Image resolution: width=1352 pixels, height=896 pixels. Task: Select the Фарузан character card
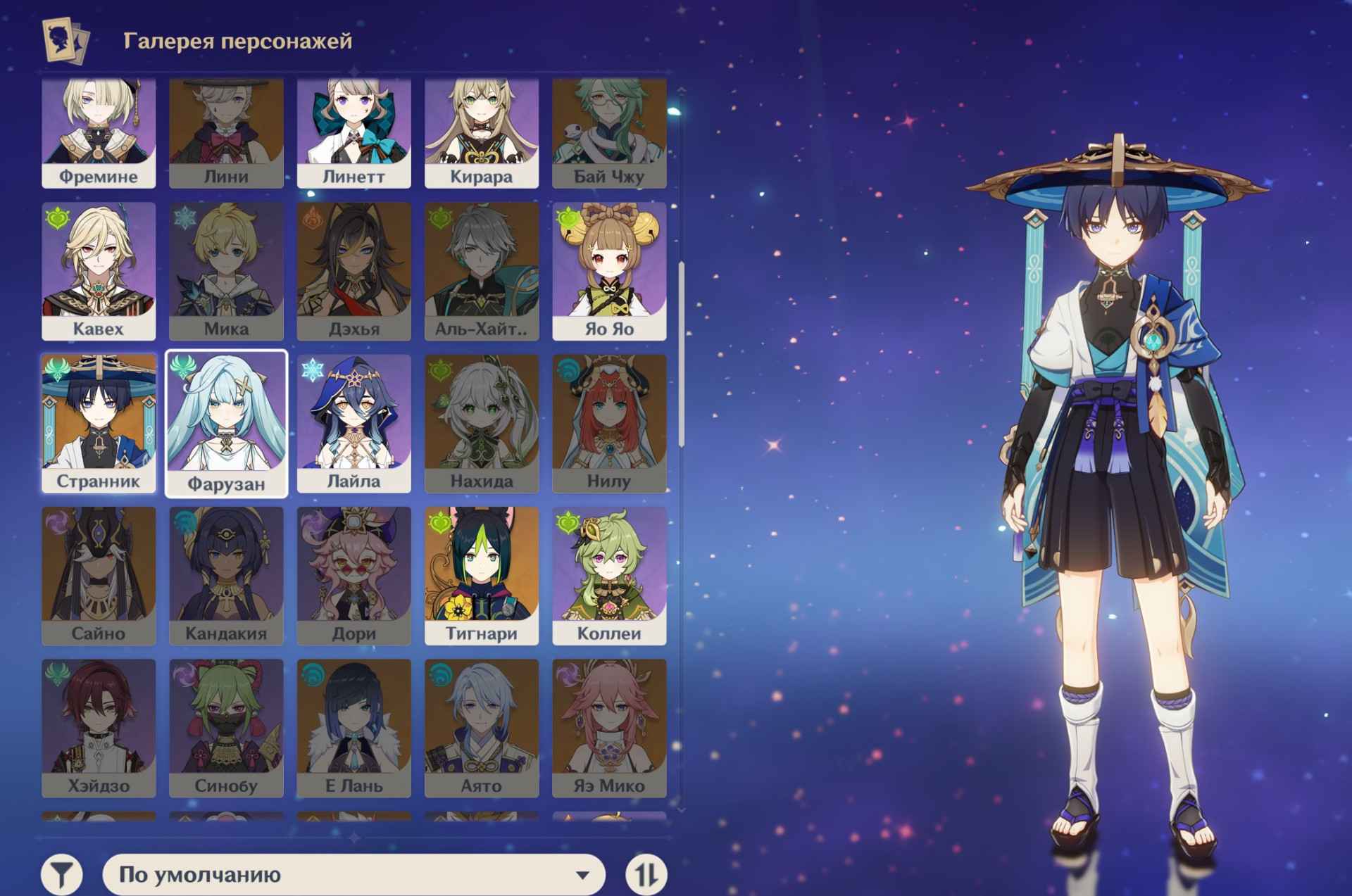coord(225,419)
